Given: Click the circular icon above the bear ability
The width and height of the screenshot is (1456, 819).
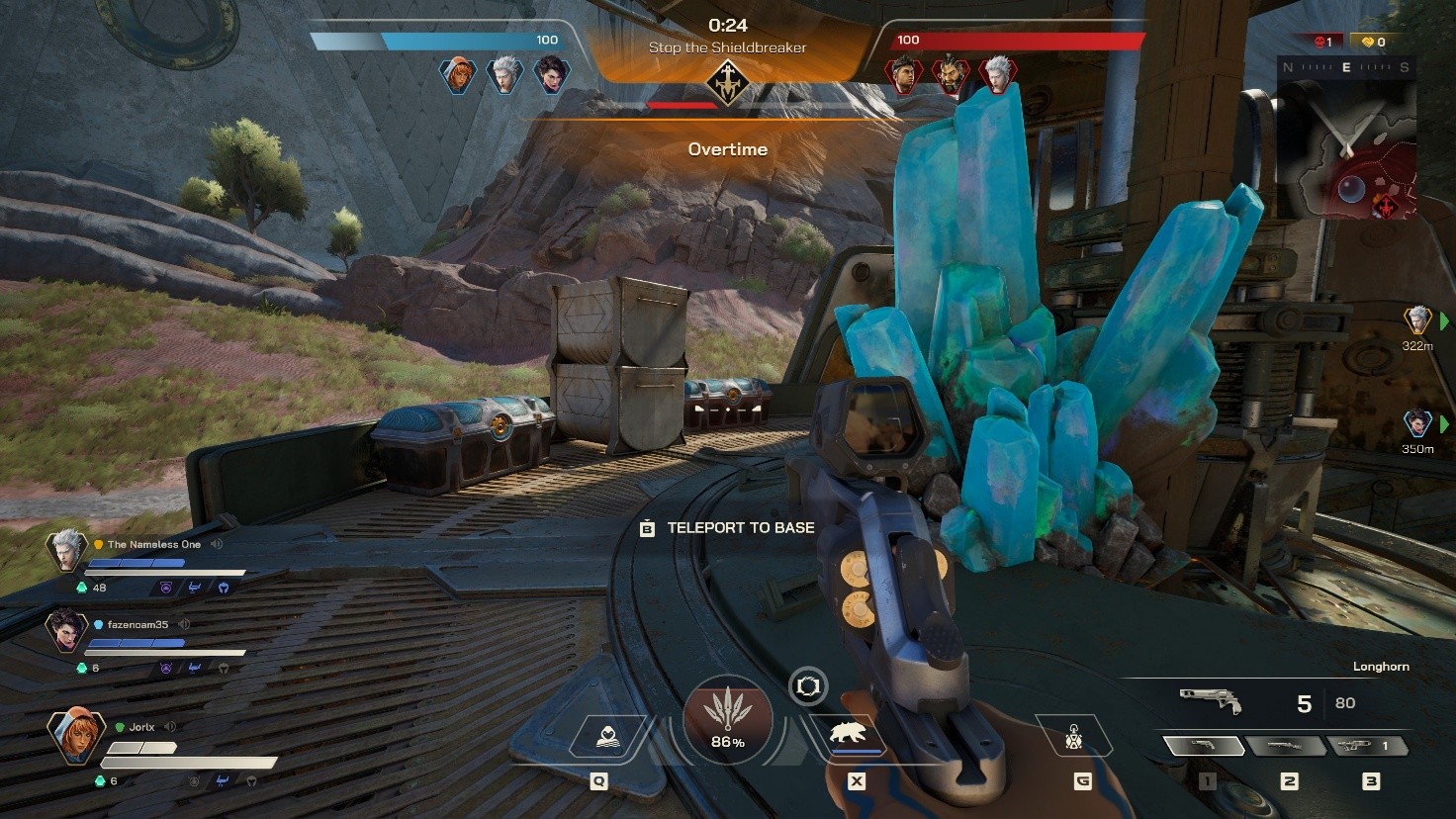Looking at the screenshot, I should tap(808, 685).
